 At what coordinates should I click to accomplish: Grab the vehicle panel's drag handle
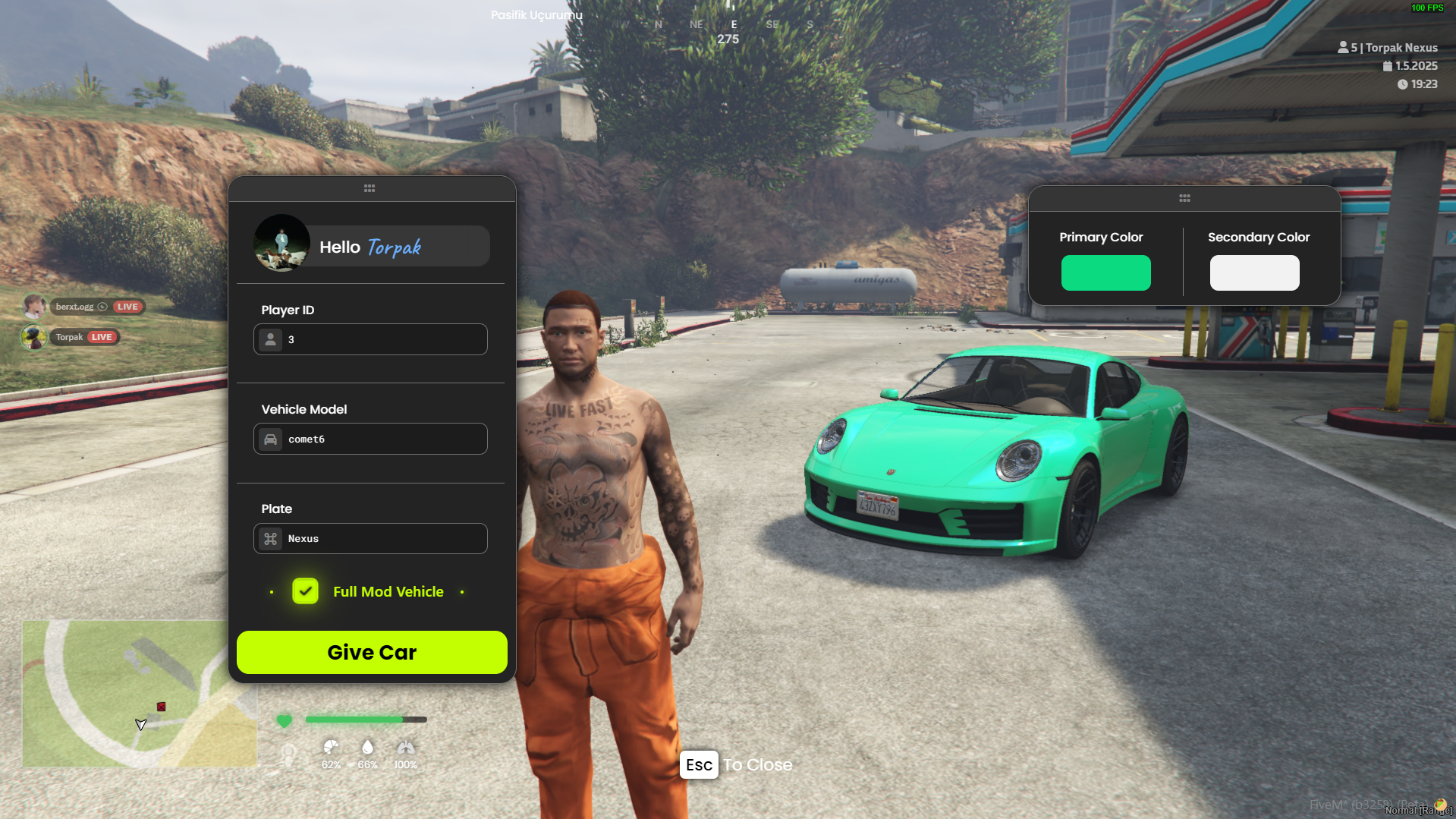point(370,188)
